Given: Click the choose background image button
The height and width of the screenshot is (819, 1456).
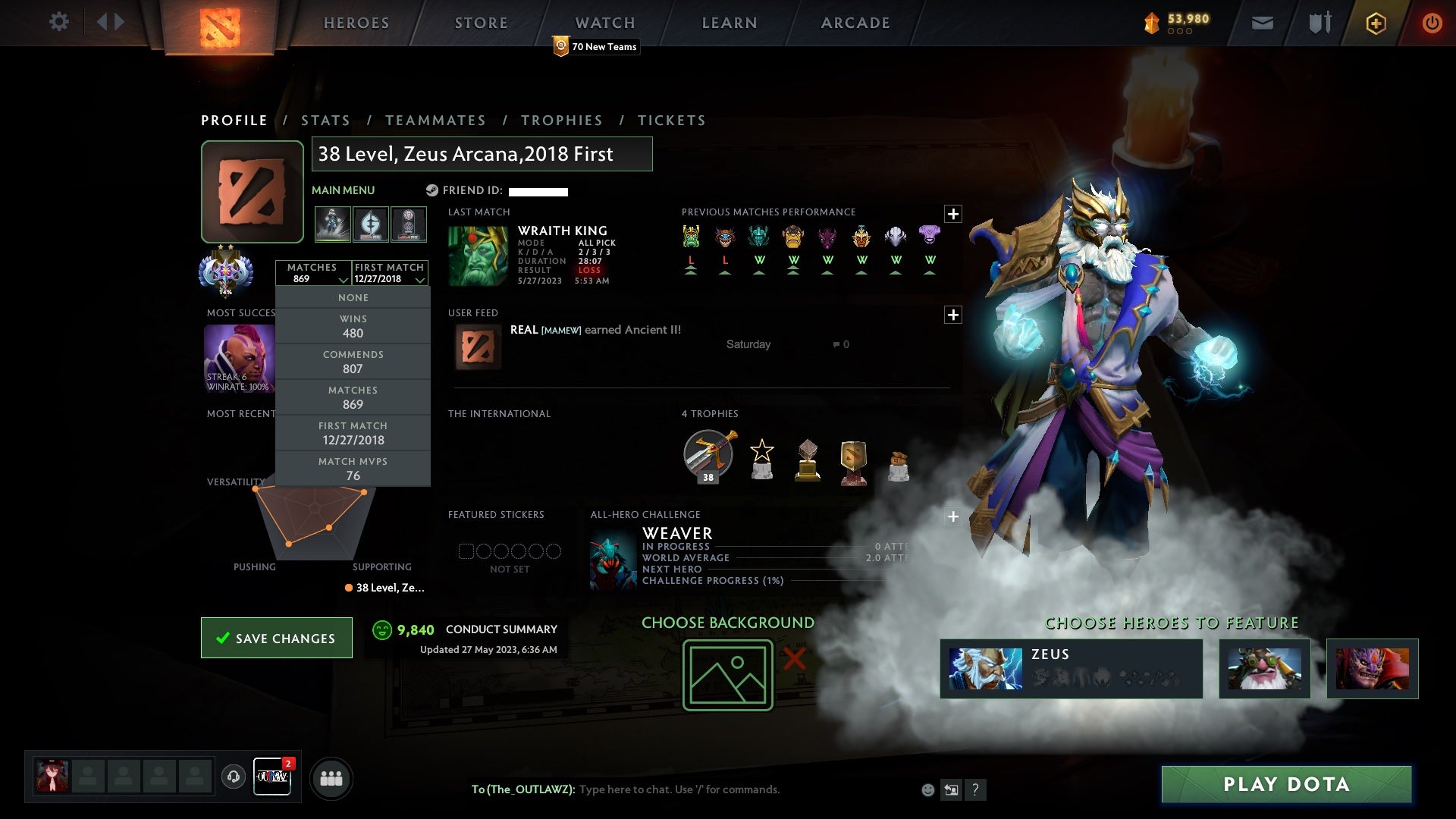Looking at the screenshot, I should click(x=727, y=675).
